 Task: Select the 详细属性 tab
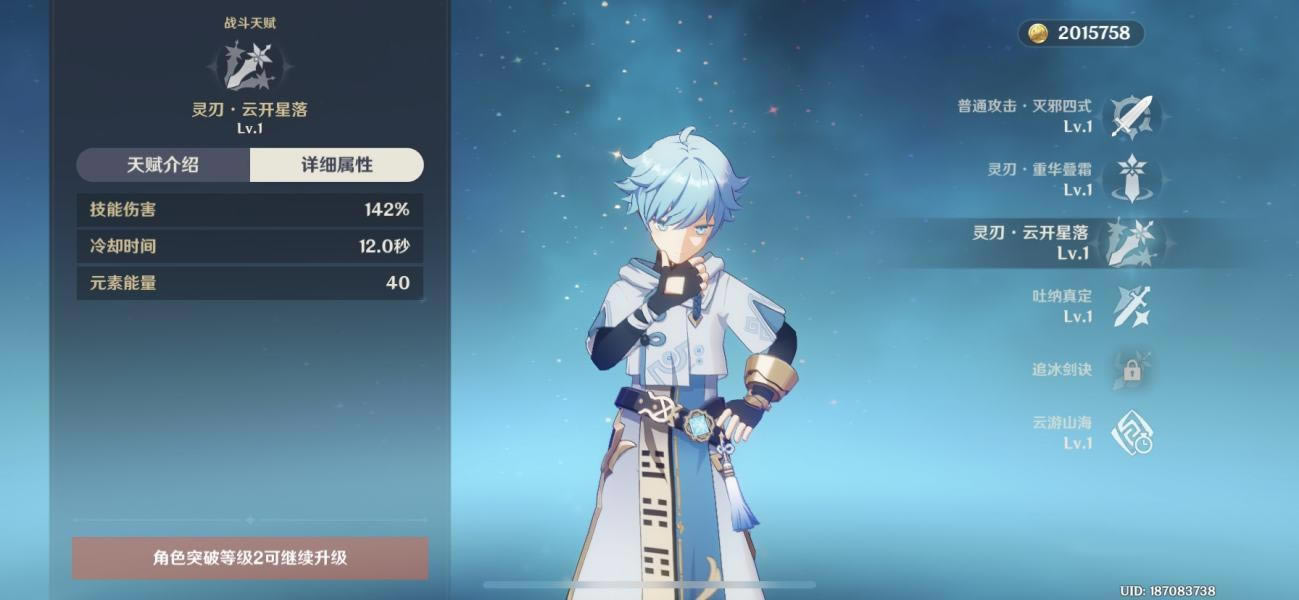click(337, 165)
